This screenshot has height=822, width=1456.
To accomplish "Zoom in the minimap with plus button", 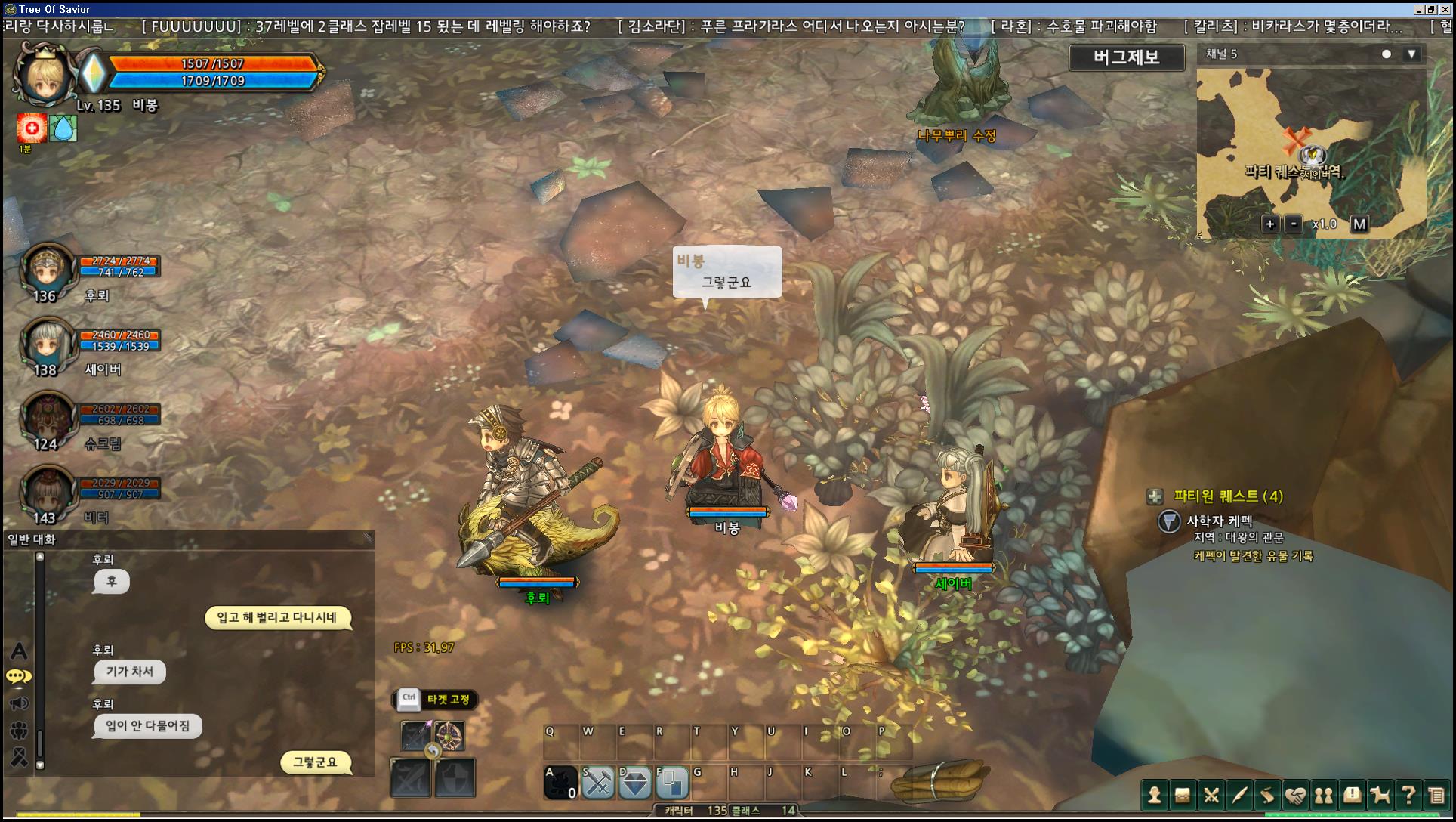I will (1270, 224).
